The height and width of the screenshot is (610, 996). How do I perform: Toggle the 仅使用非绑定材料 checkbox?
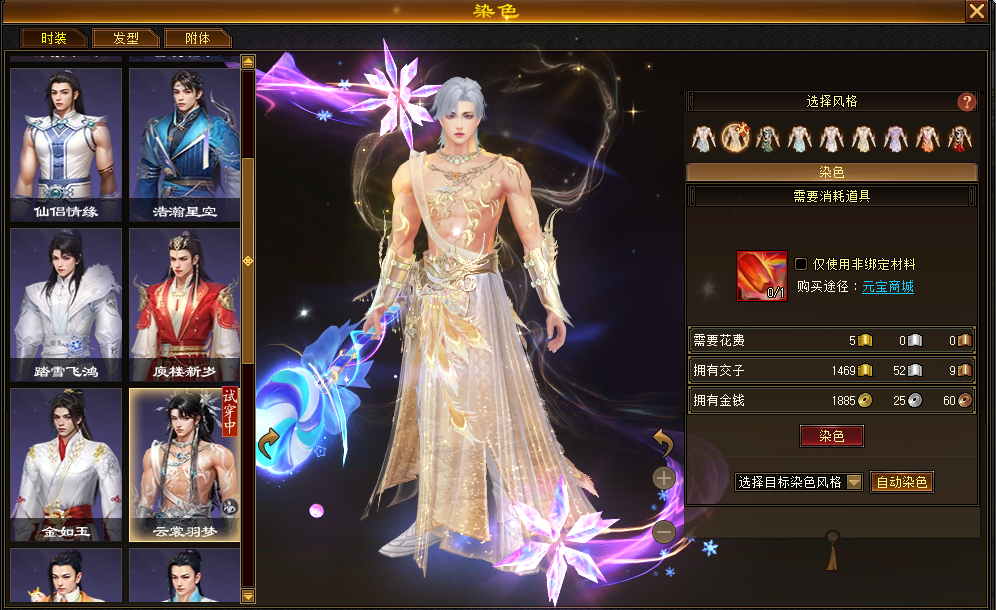point(801,264)
